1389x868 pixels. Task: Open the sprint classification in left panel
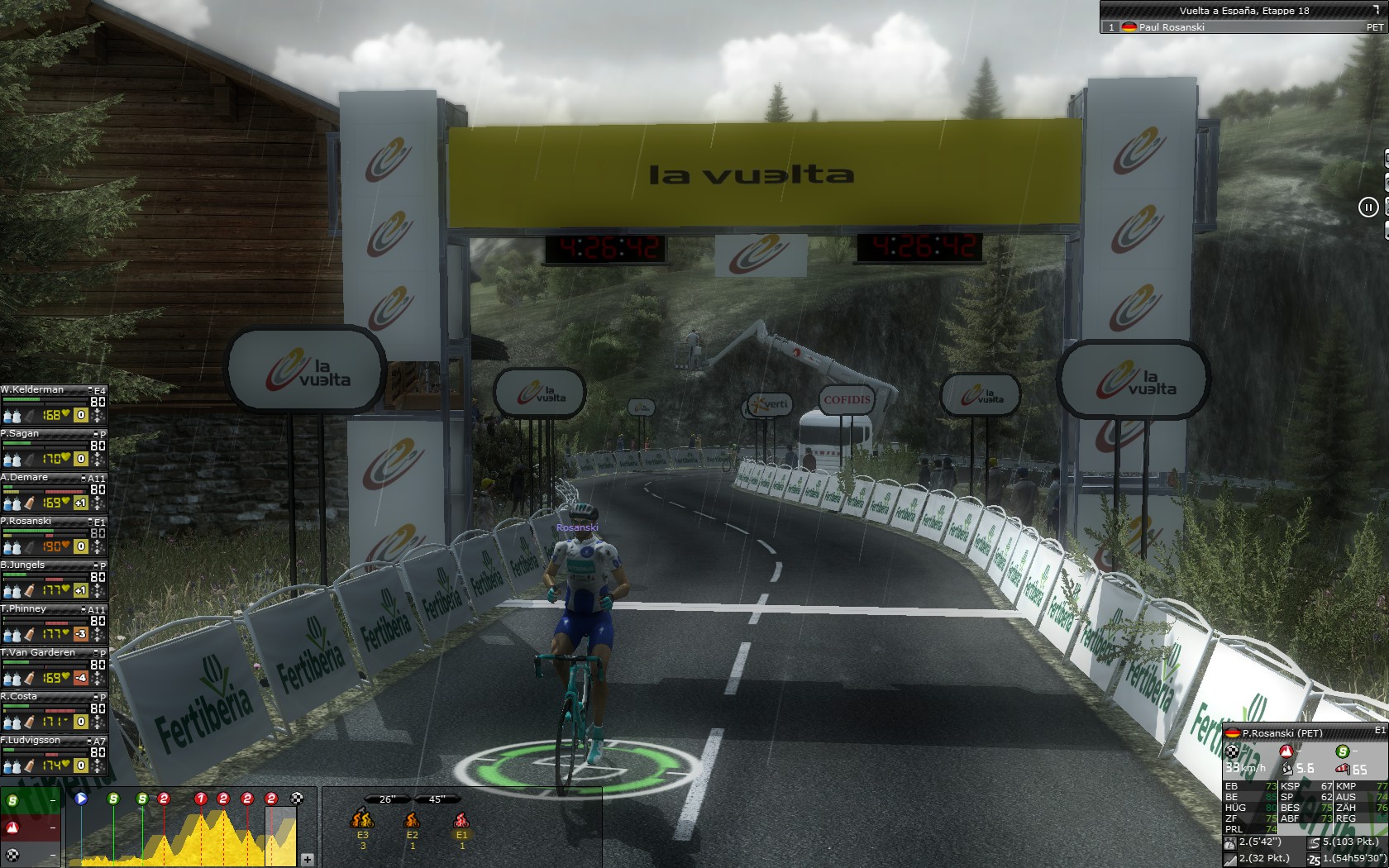pyautogui.click(x=13, y=800)
